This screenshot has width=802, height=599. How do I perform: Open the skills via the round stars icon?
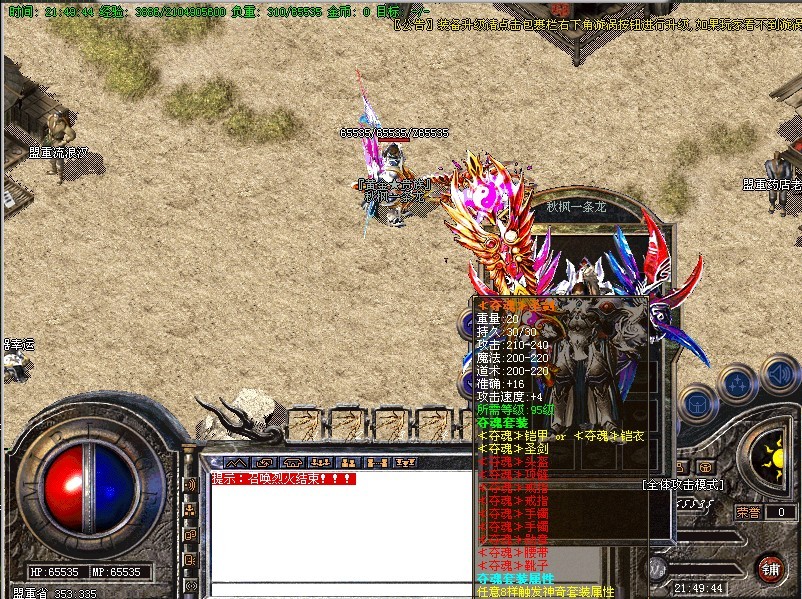click(737, 383)
